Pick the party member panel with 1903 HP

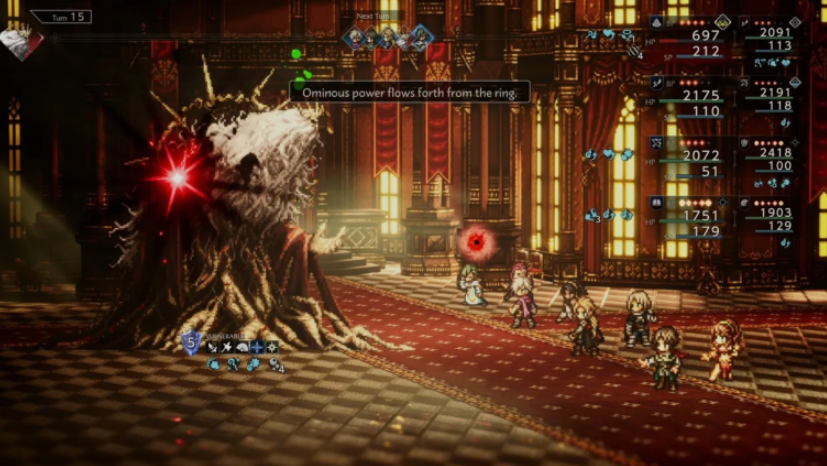click(774, 216)
